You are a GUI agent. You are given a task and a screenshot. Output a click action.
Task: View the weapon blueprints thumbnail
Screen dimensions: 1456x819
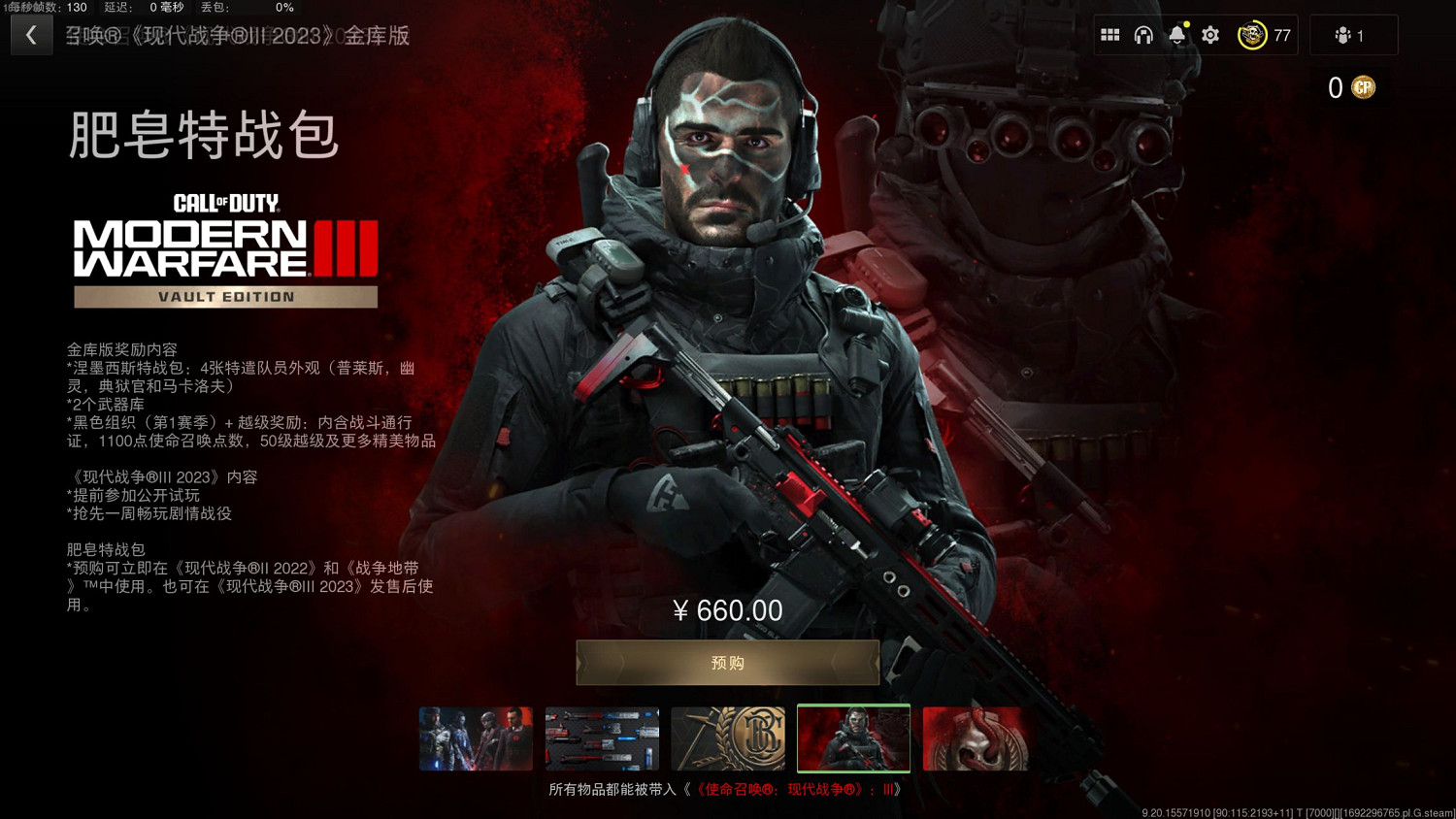[602, 738]
